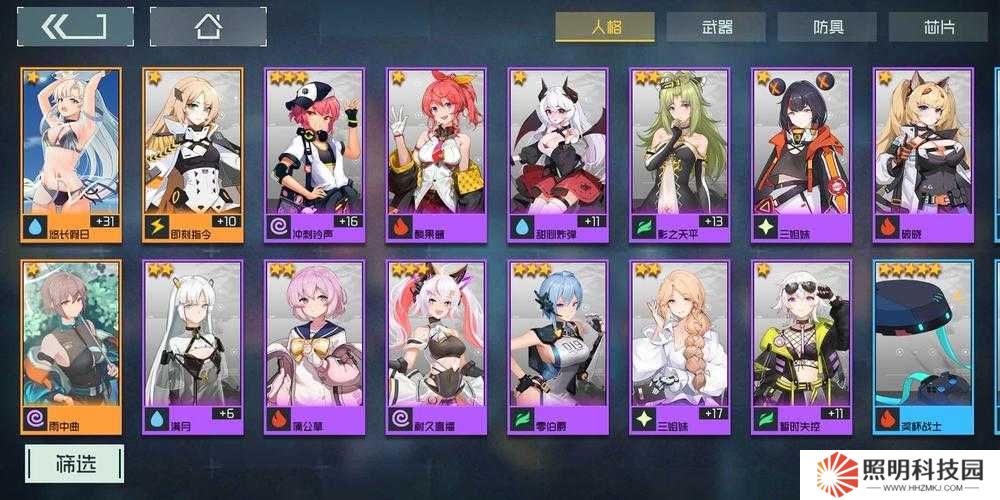Choose the 甜心炸弹 horned character card

tap(558, 155)
